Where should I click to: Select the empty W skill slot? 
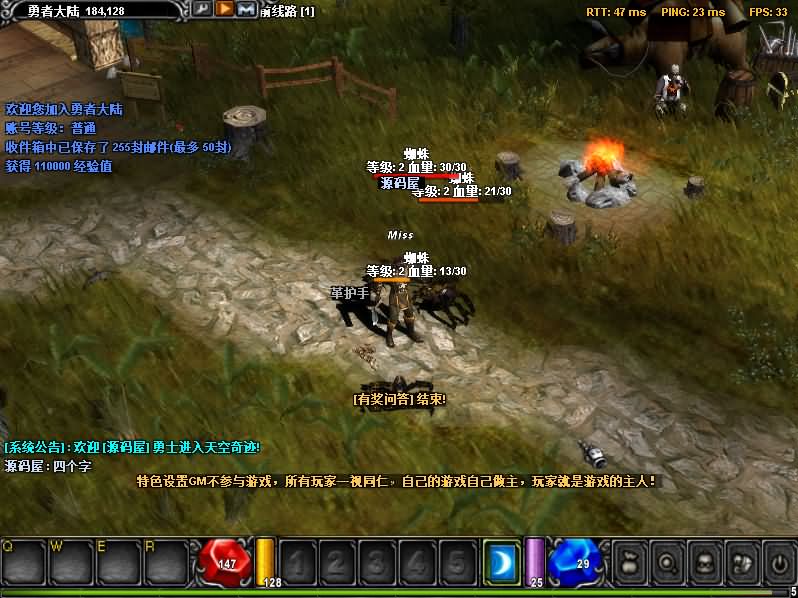(70, 562)
